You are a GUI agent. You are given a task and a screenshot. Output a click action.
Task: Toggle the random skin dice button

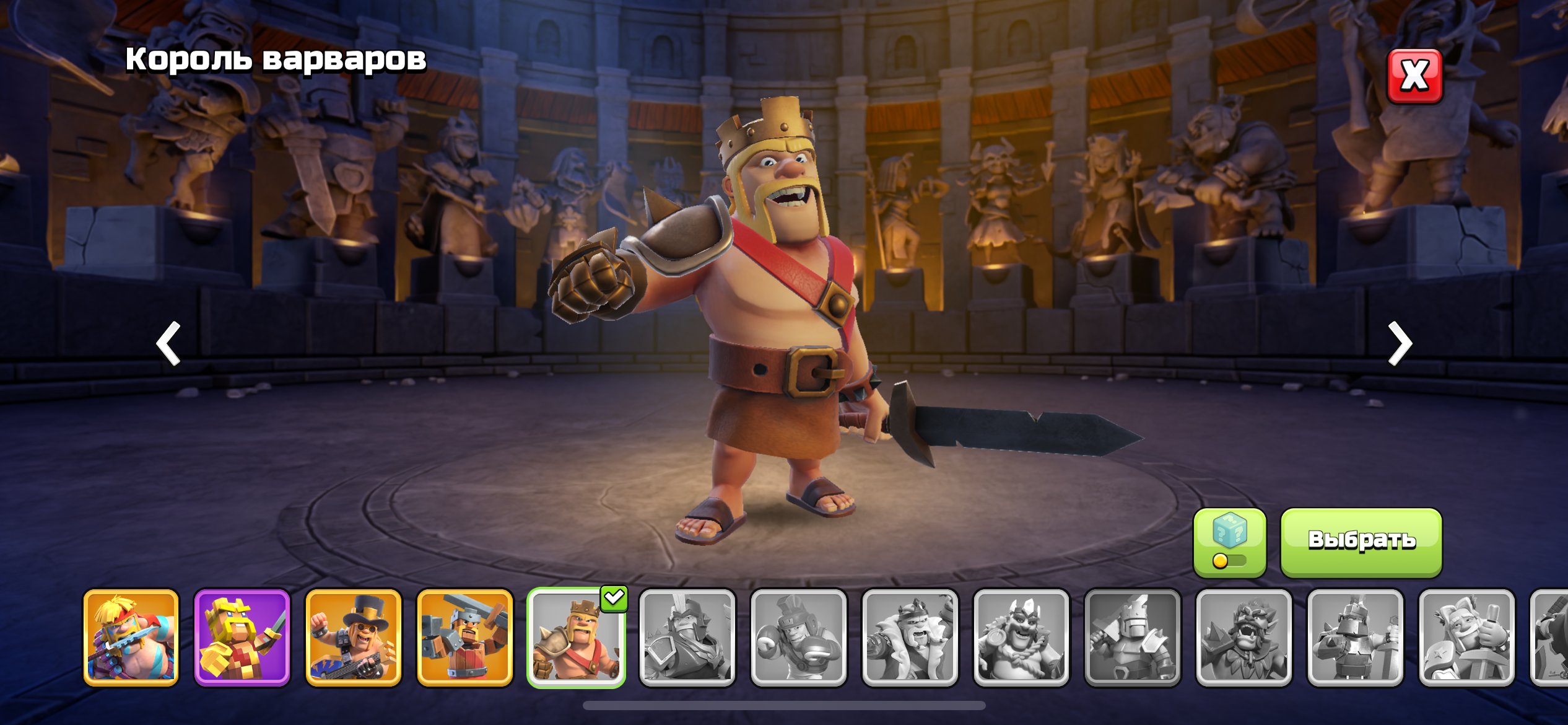tap(1229, 542)
